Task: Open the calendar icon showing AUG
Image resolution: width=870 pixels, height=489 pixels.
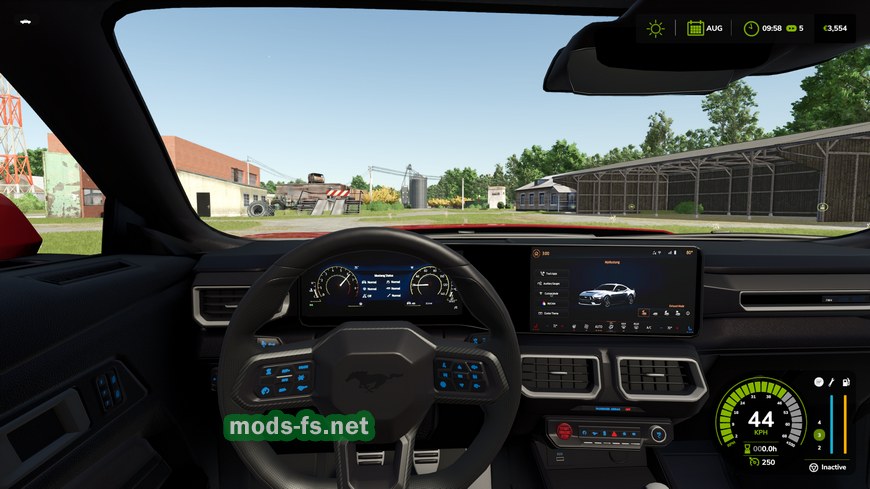Action: [695, 28]
